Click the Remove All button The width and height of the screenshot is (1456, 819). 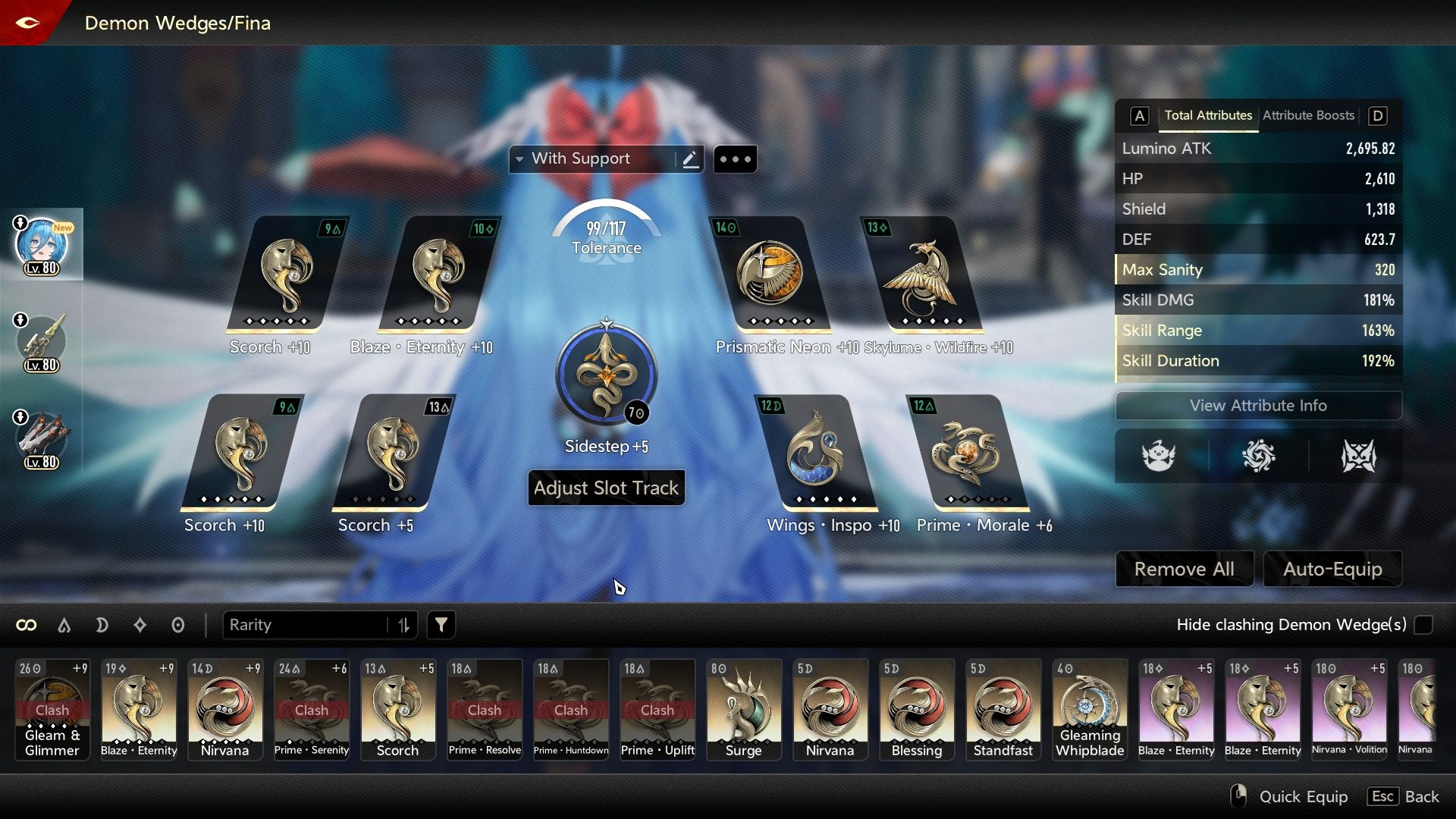(1184, 569)
